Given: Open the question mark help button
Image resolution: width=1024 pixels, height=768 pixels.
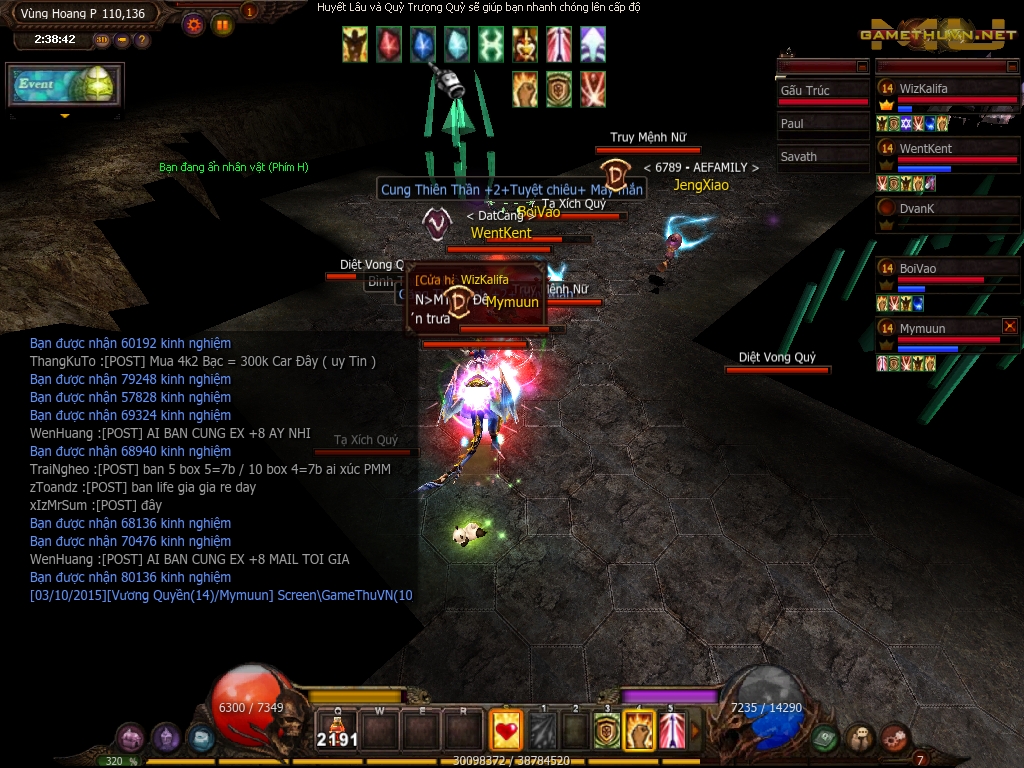Looking at the screenshot, I should pyautogui.click(x=142, y=40).
